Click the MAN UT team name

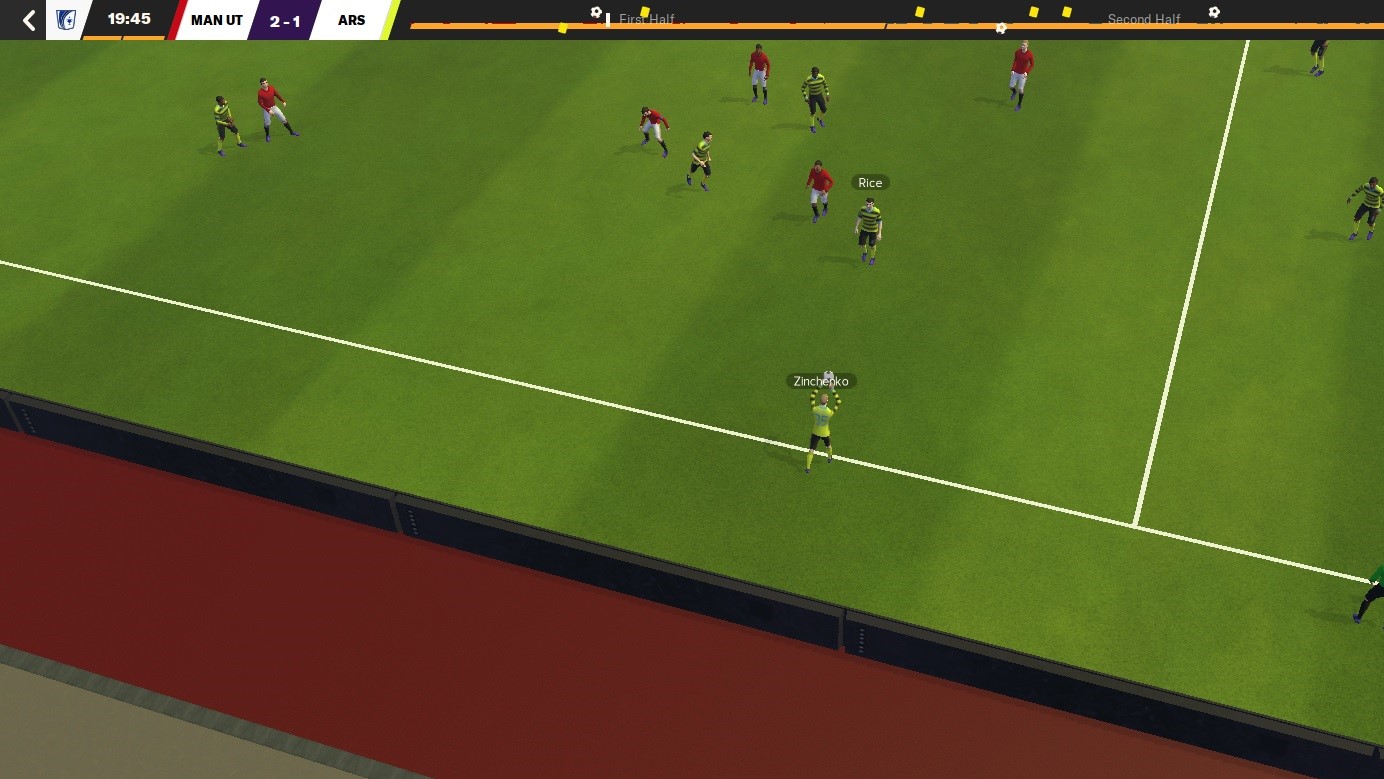[x=214, y=19]
